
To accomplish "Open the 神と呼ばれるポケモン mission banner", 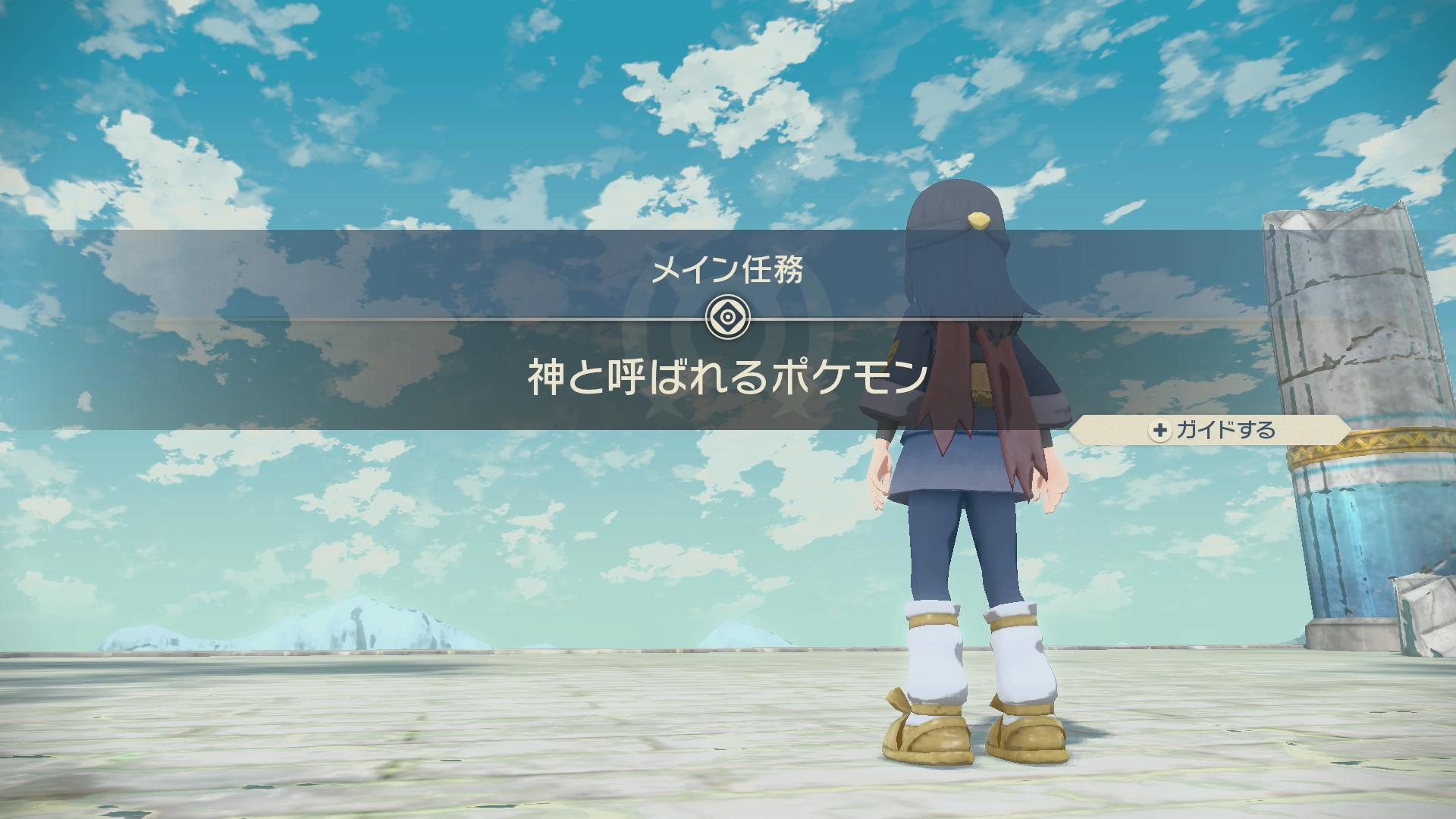I will [727, 377].
